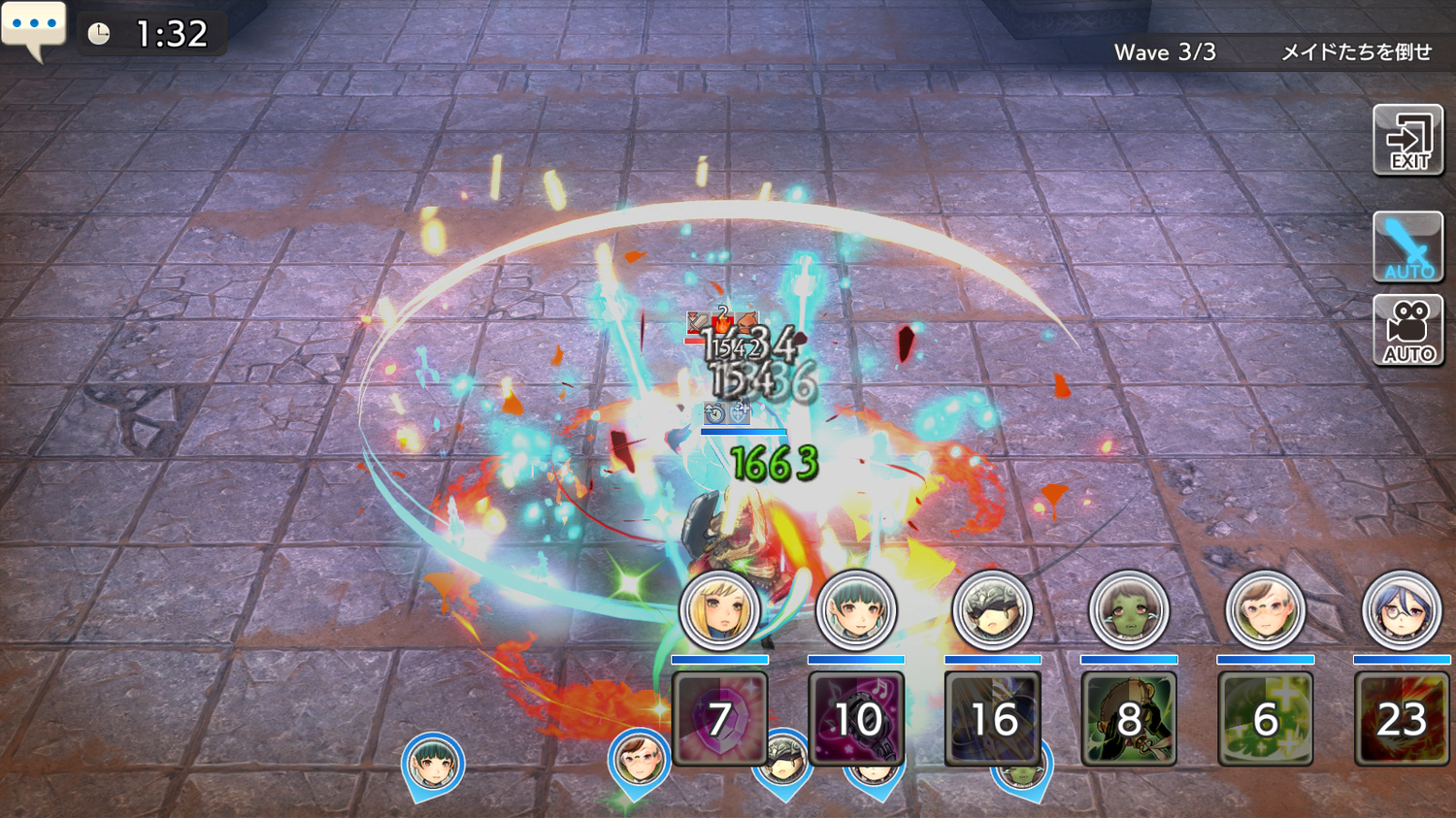Select the blue-haired monocle character portrait
The image size is (1456, 818).
click(1401, 610)
